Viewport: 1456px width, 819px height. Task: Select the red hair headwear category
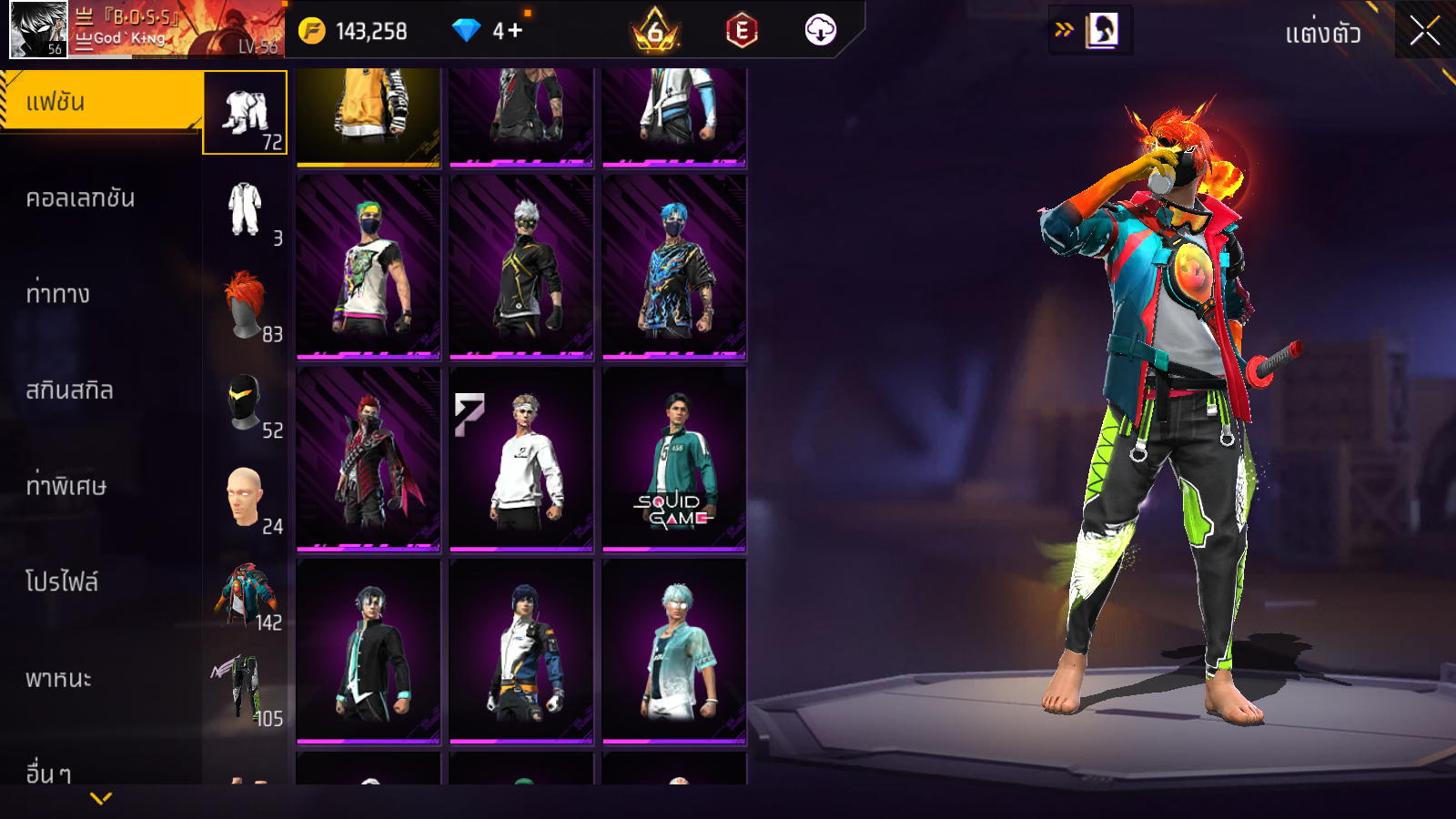tap(245, 306)
